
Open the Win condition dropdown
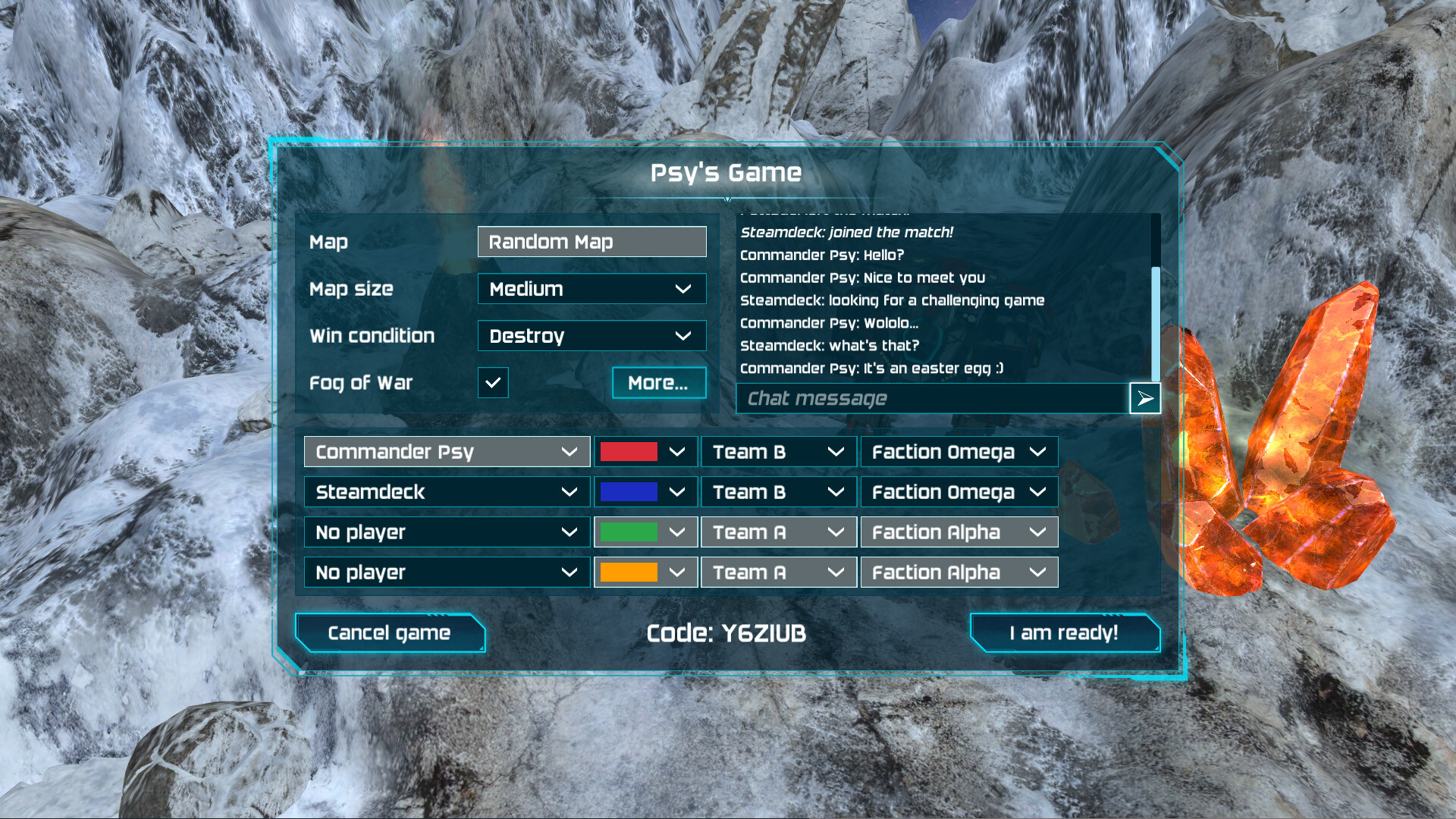click(591, 336)
